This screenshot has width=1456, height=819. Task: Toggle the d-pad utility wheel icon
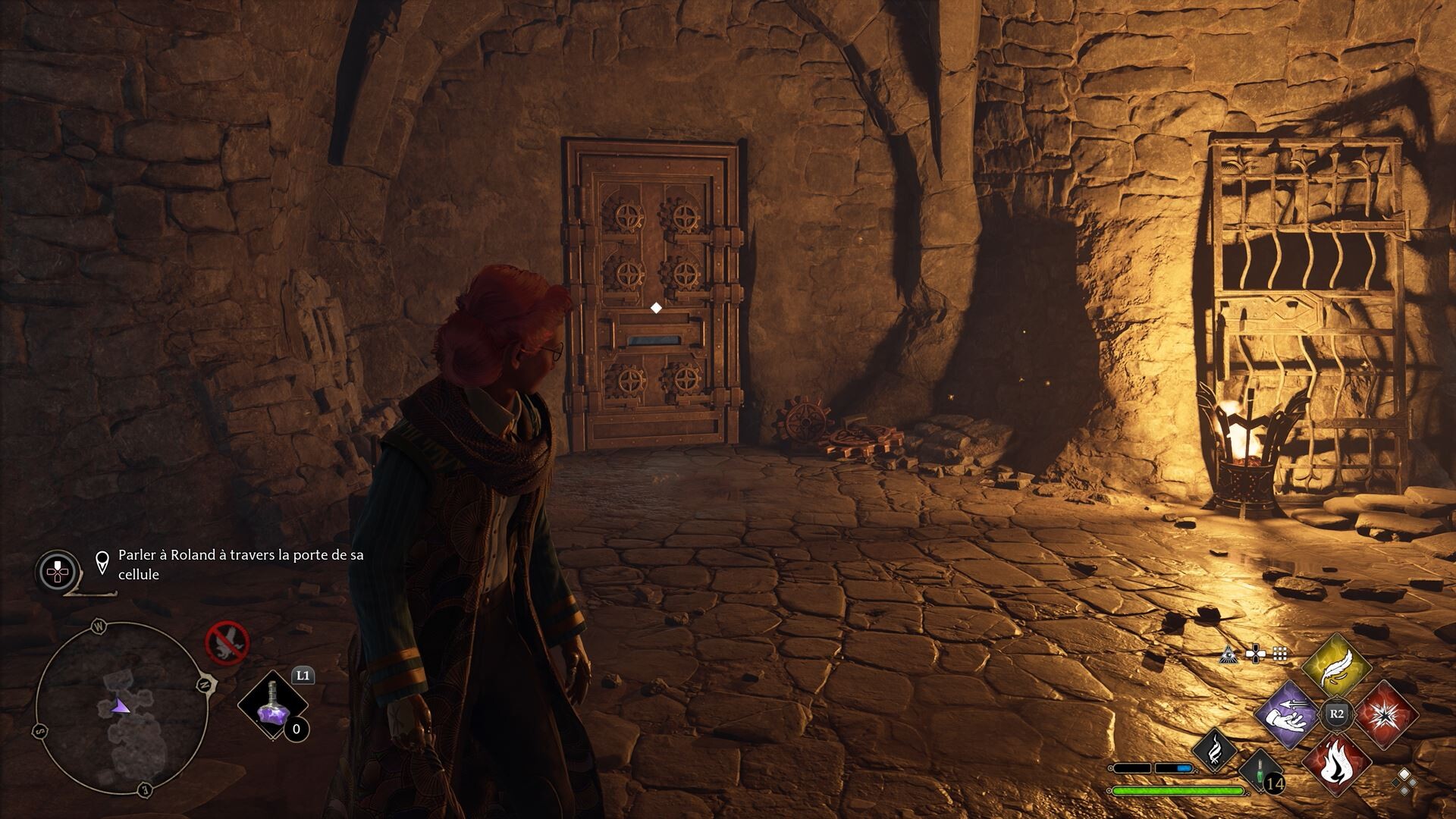pos(1255,653)
